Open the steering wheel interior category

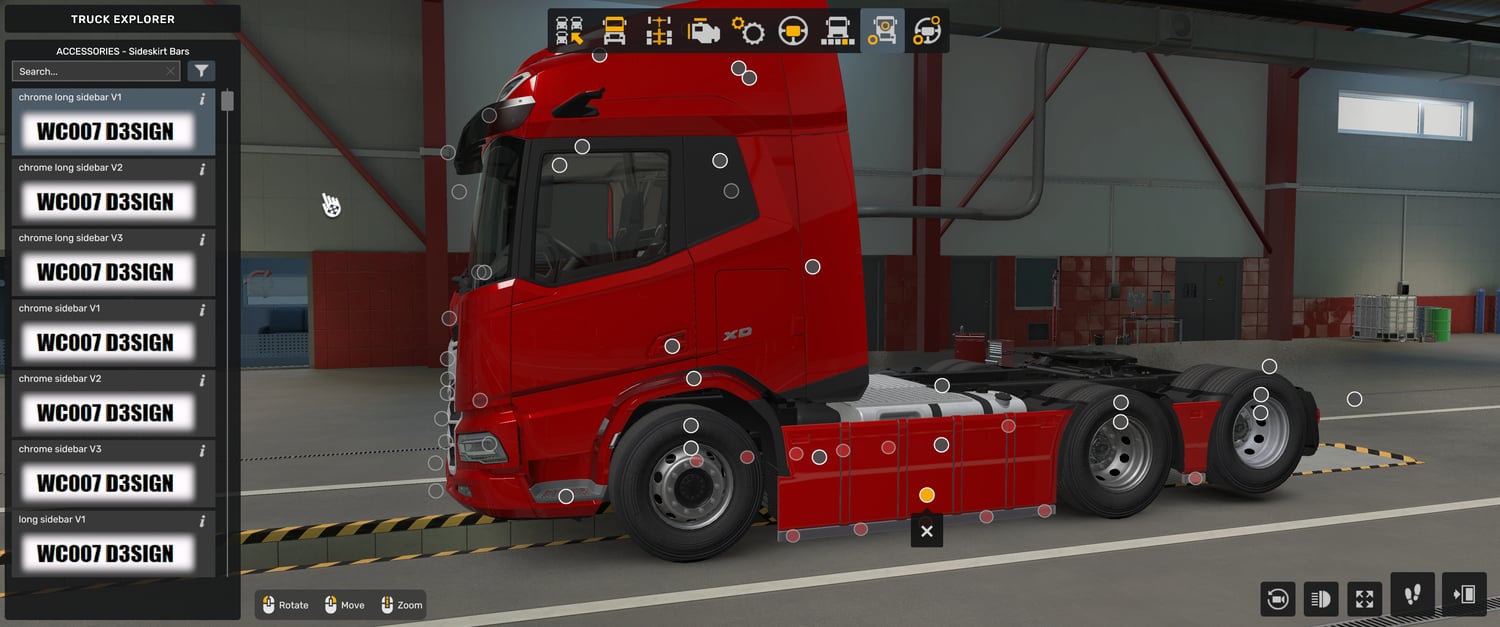click(x=793, y=31)
